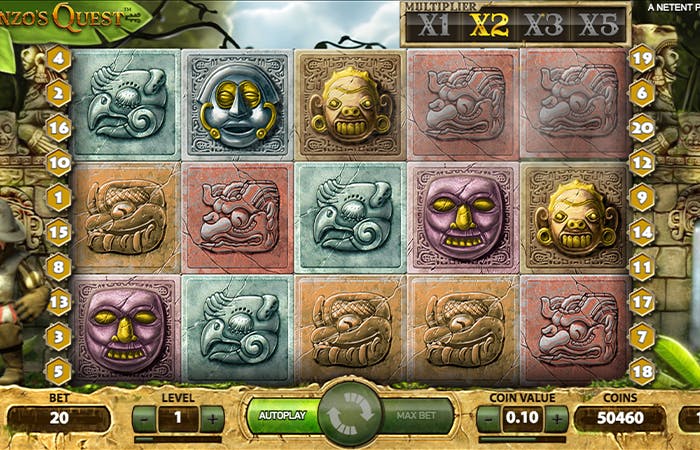
Task: Select payline number 4 badge
Action: coord(58,57)
